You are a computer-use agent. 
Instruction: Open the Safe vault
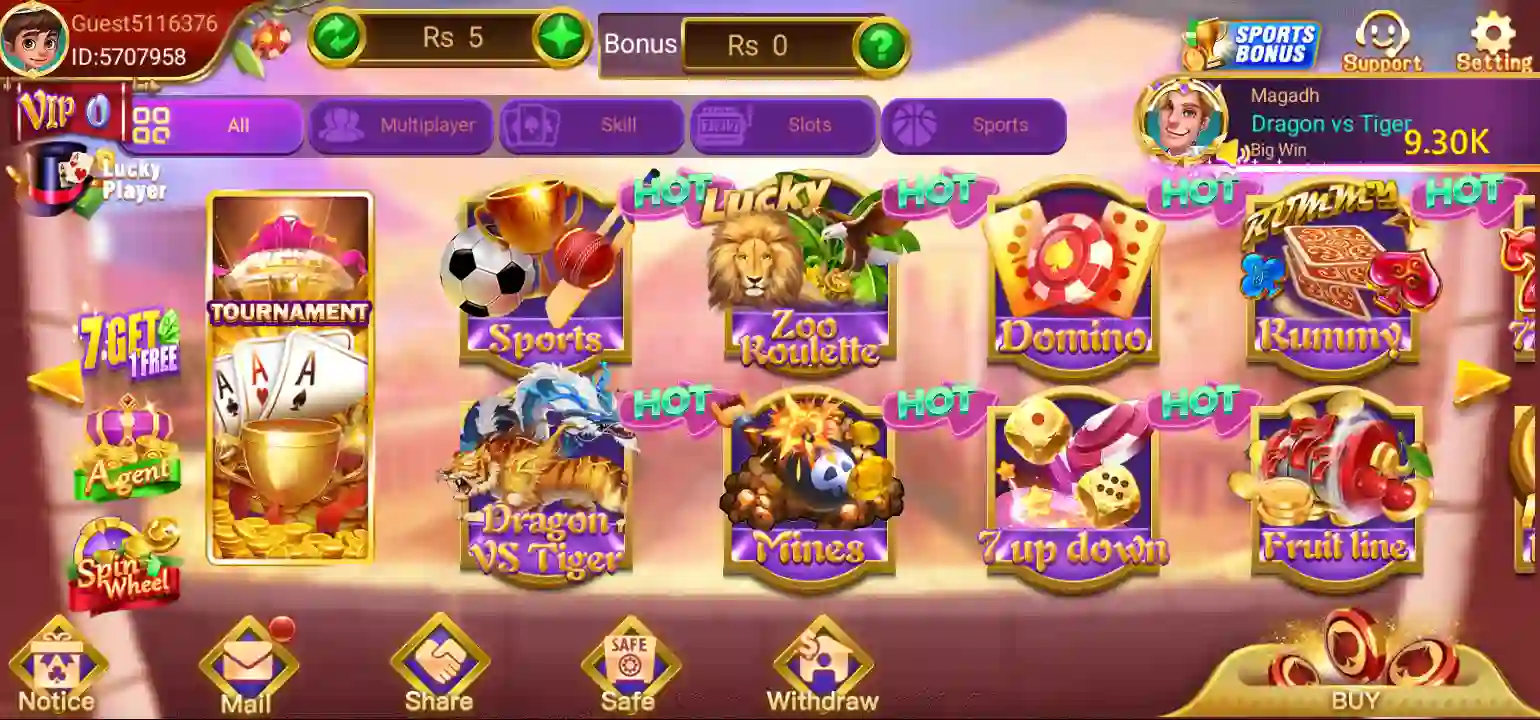click(629, 660)
